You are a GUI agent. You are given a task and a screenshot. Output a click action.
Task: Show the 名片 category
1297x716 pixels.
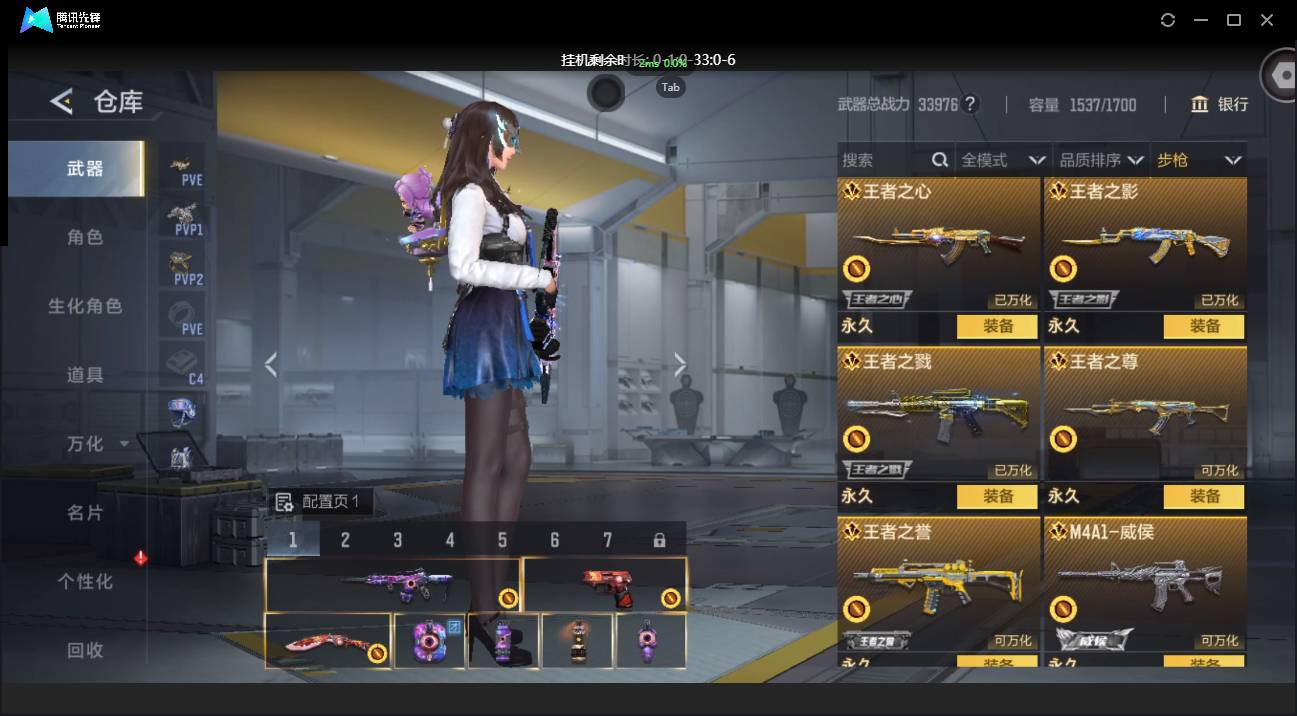85,512
